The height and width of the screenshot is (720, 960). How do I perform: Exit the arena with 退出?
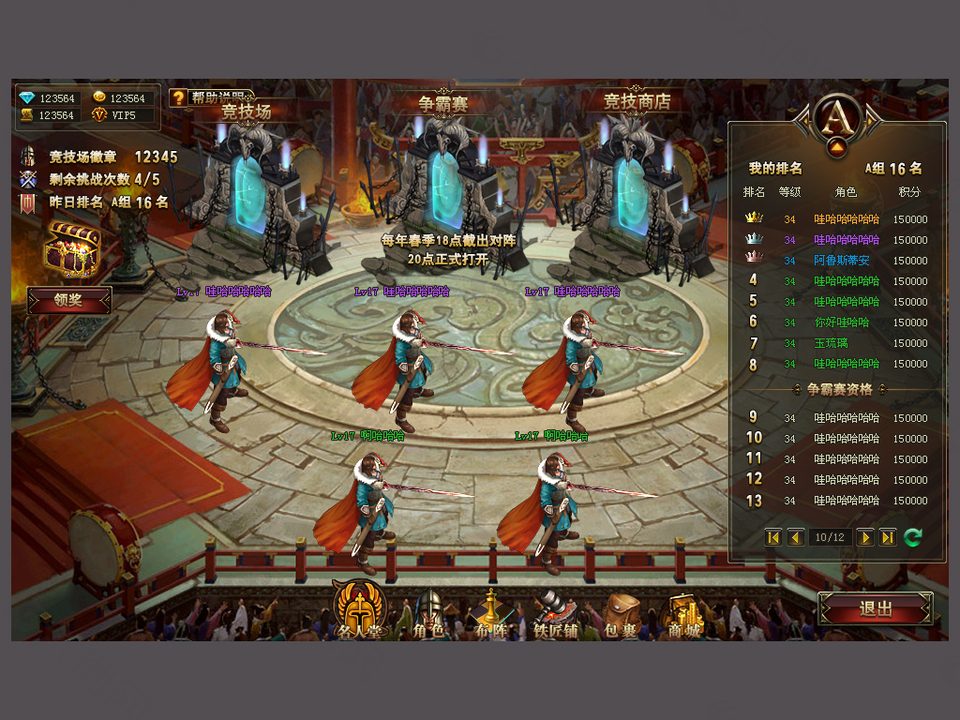click(875, 608)
